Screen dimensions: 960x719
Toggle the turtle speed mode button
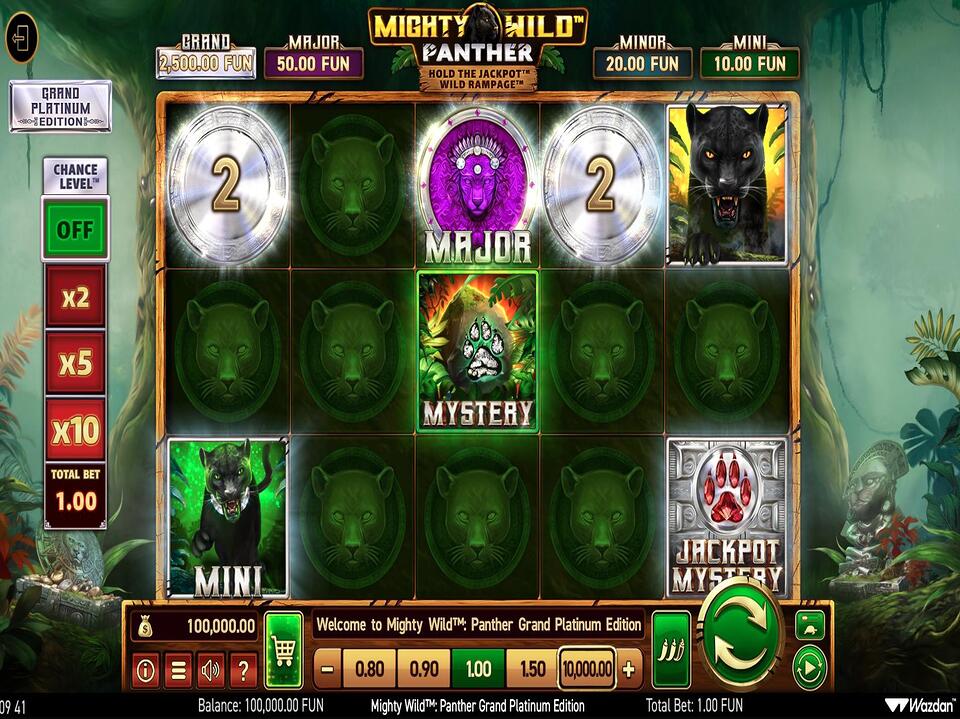point(809,624)
